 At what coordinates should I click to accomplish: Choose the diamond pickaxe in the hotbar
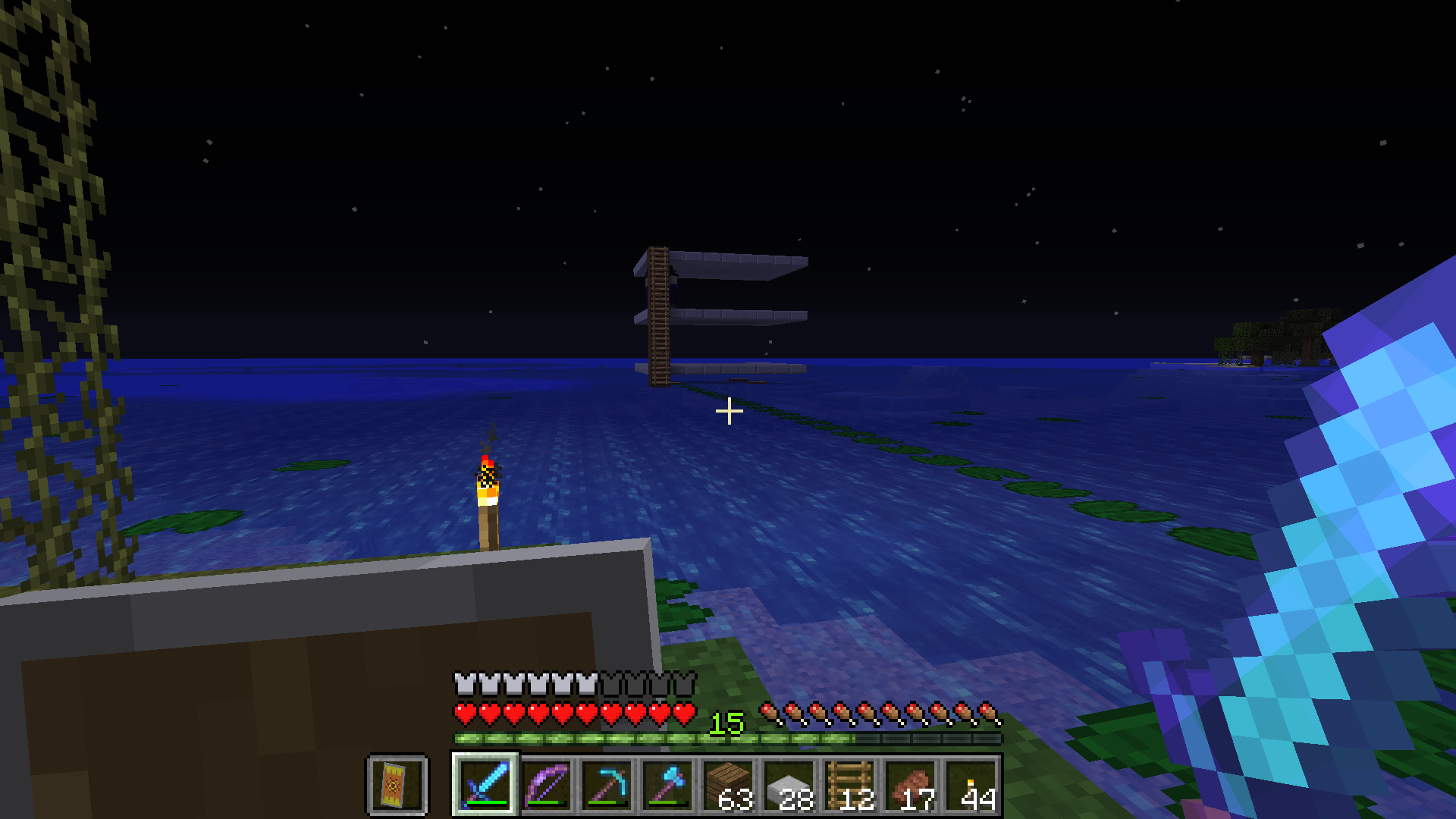pos(607,785)
